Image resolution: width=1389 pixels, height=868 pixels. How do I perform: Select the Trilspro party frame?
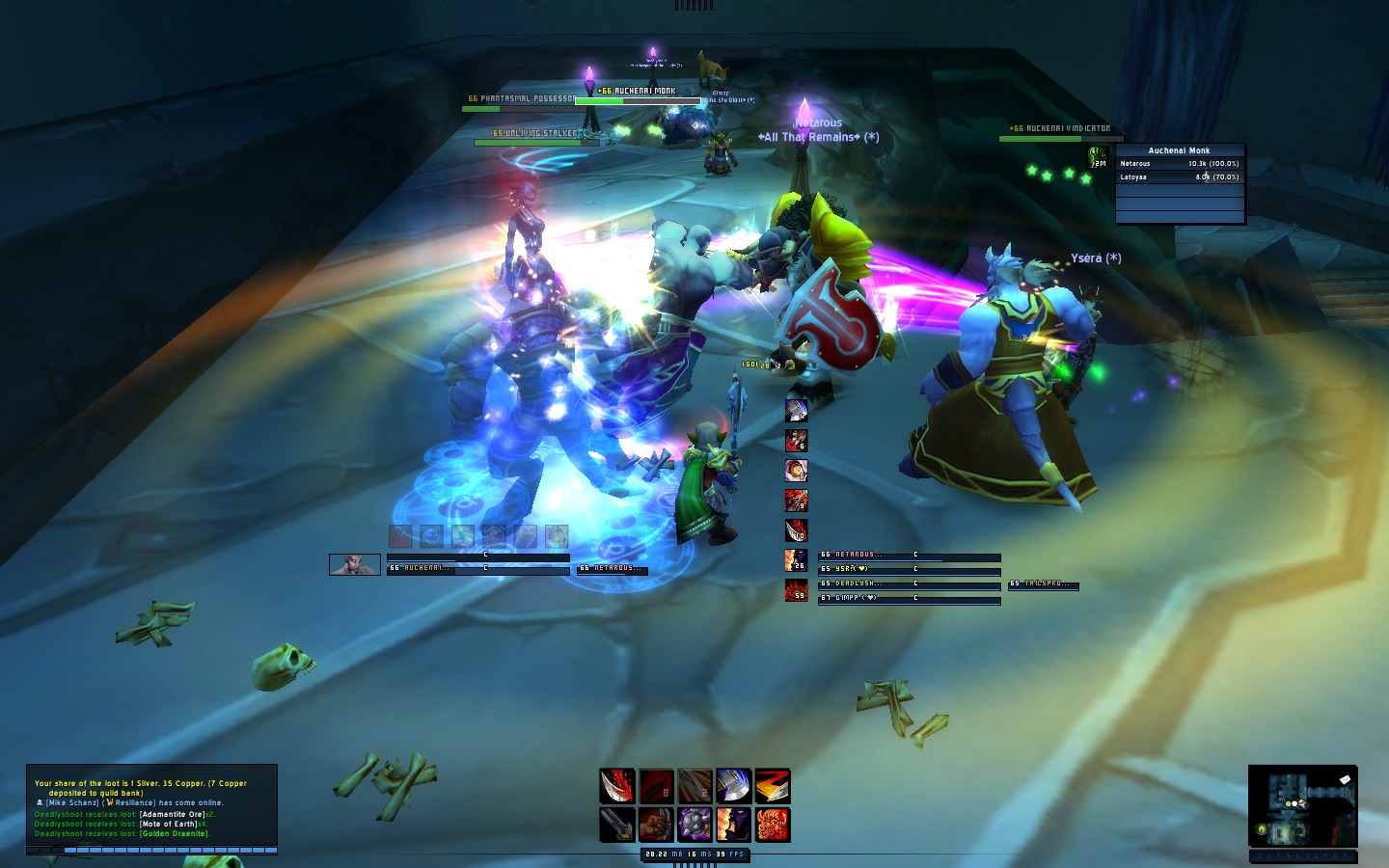point(1044,584)
